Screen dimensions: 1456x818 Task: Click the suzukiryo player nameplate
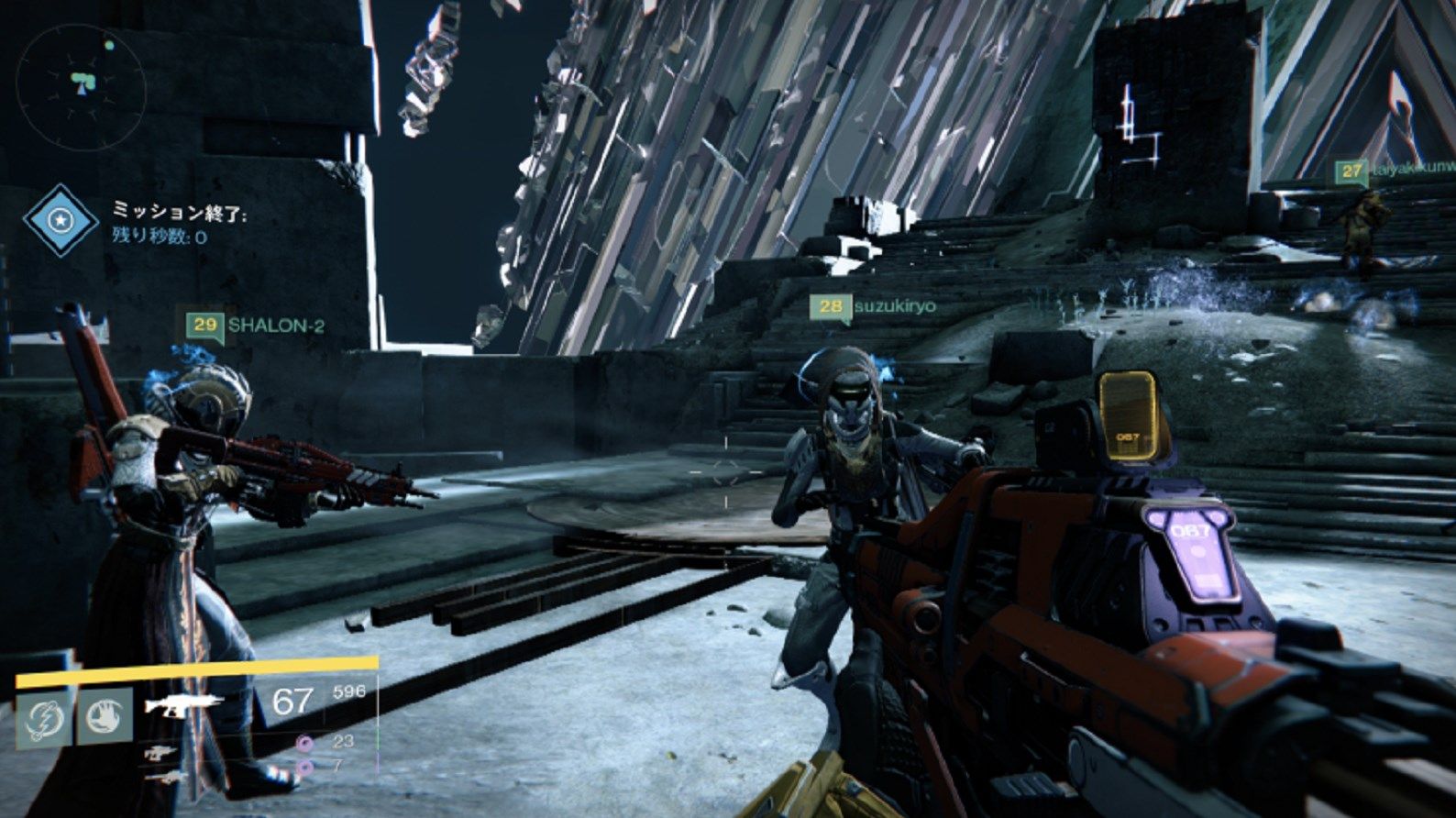pyautogui.click(x=874, y=306)
